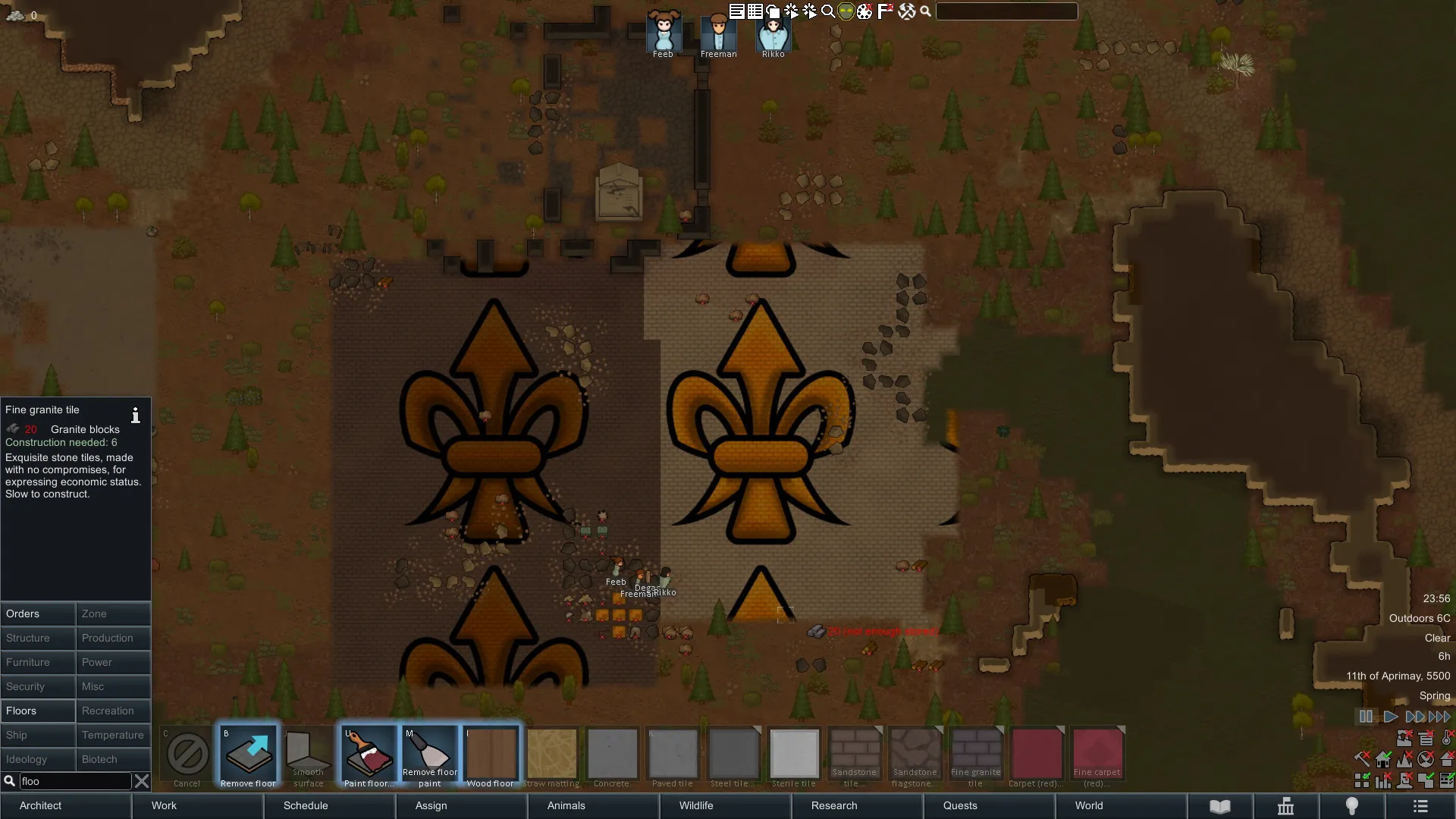Select the Temperature category
Viewport: 1456px width, 819px height.
(113, 735)
